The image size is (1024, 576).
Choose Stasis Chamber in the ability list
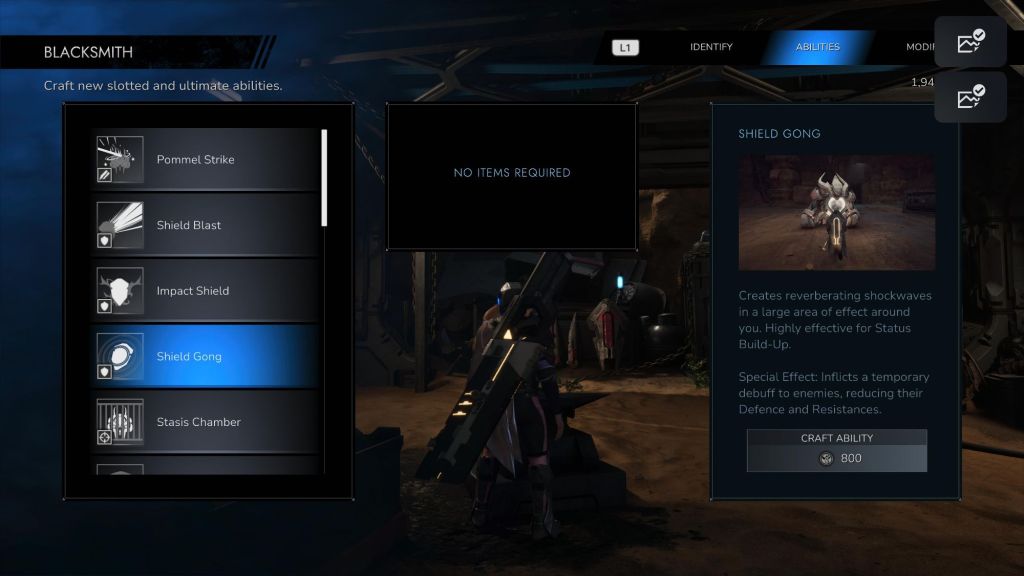(x=205, y=422)
